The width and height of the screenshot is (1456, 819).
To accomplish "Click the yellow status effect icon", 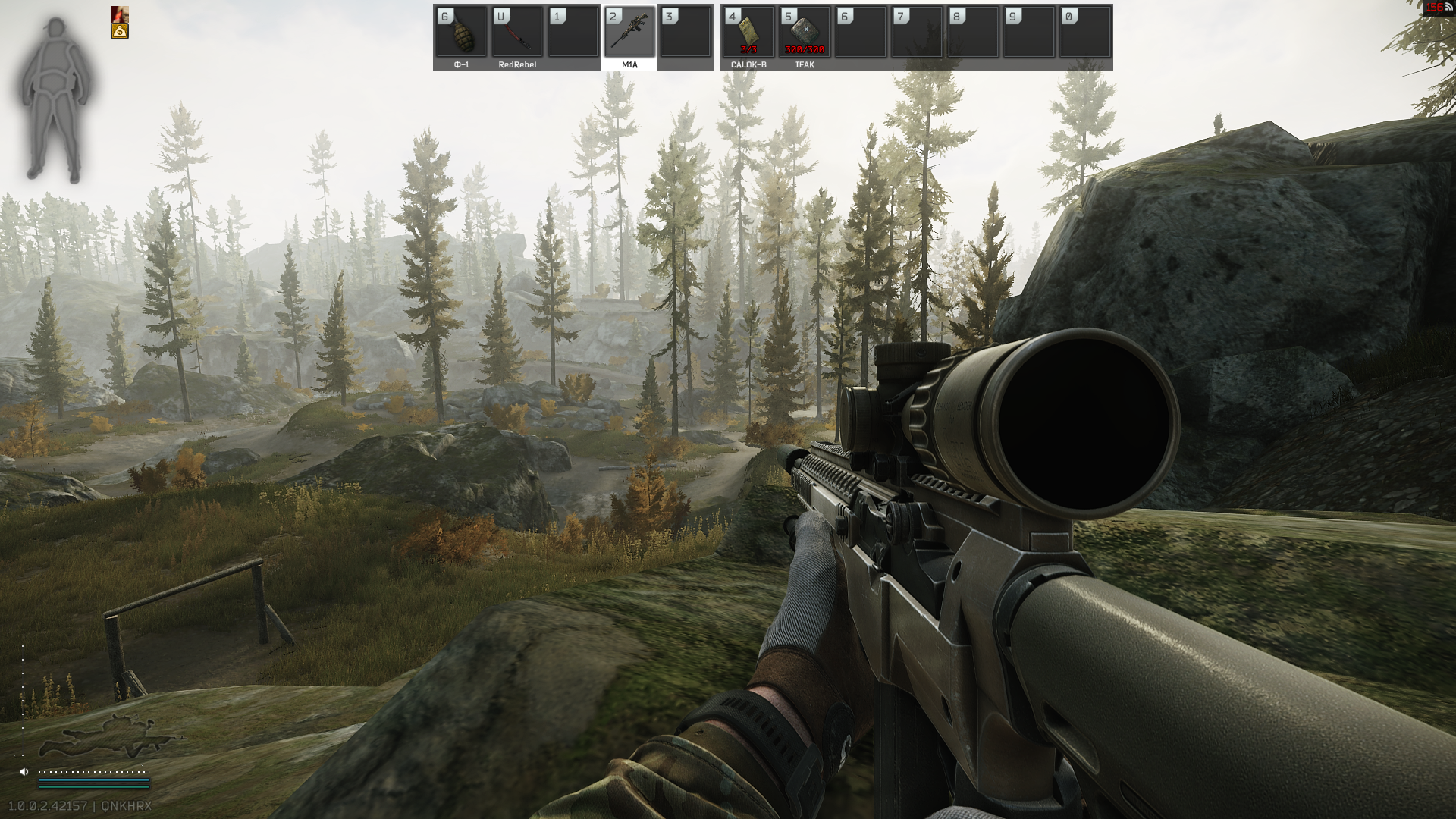I will pos(120,31).
